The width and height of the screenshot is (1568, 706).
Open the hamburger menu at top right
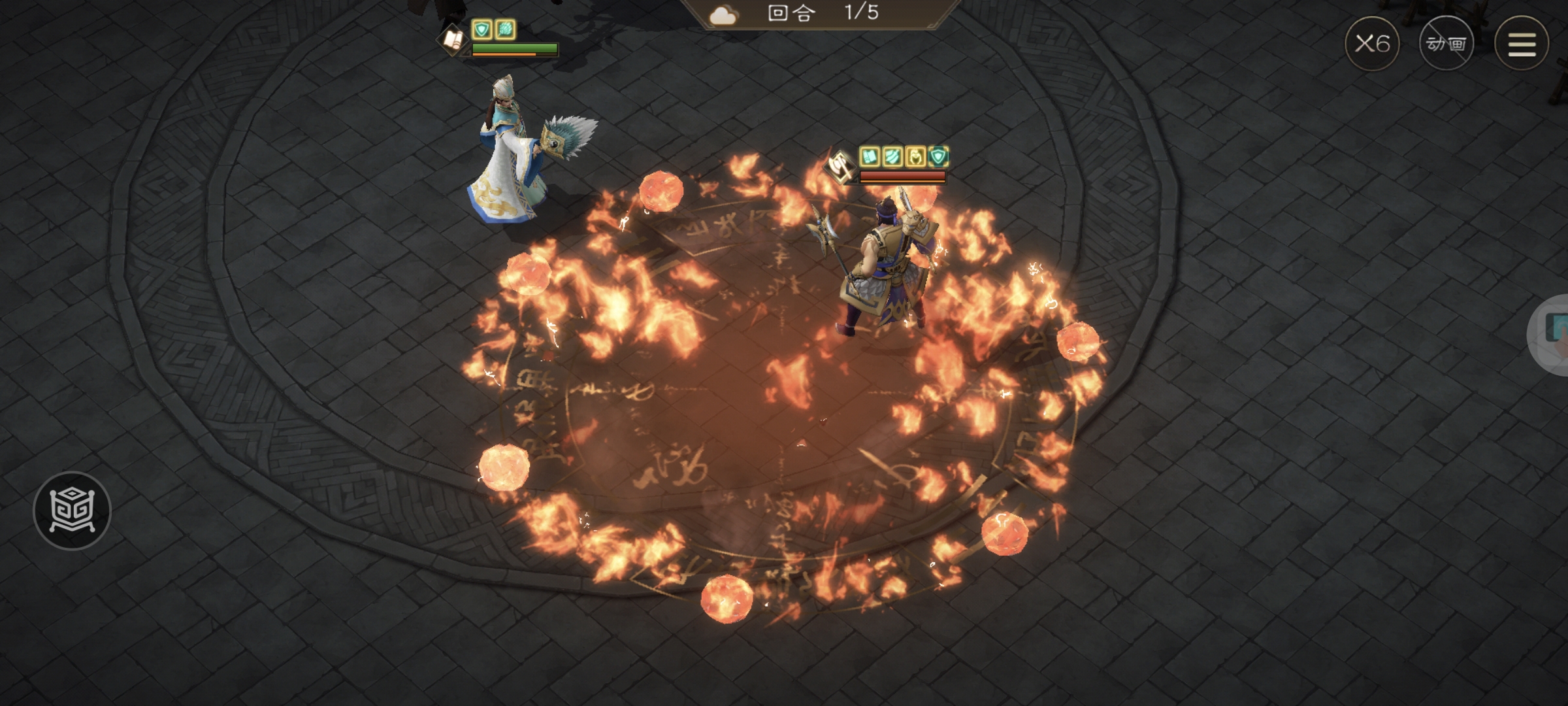pos(1522,44)
